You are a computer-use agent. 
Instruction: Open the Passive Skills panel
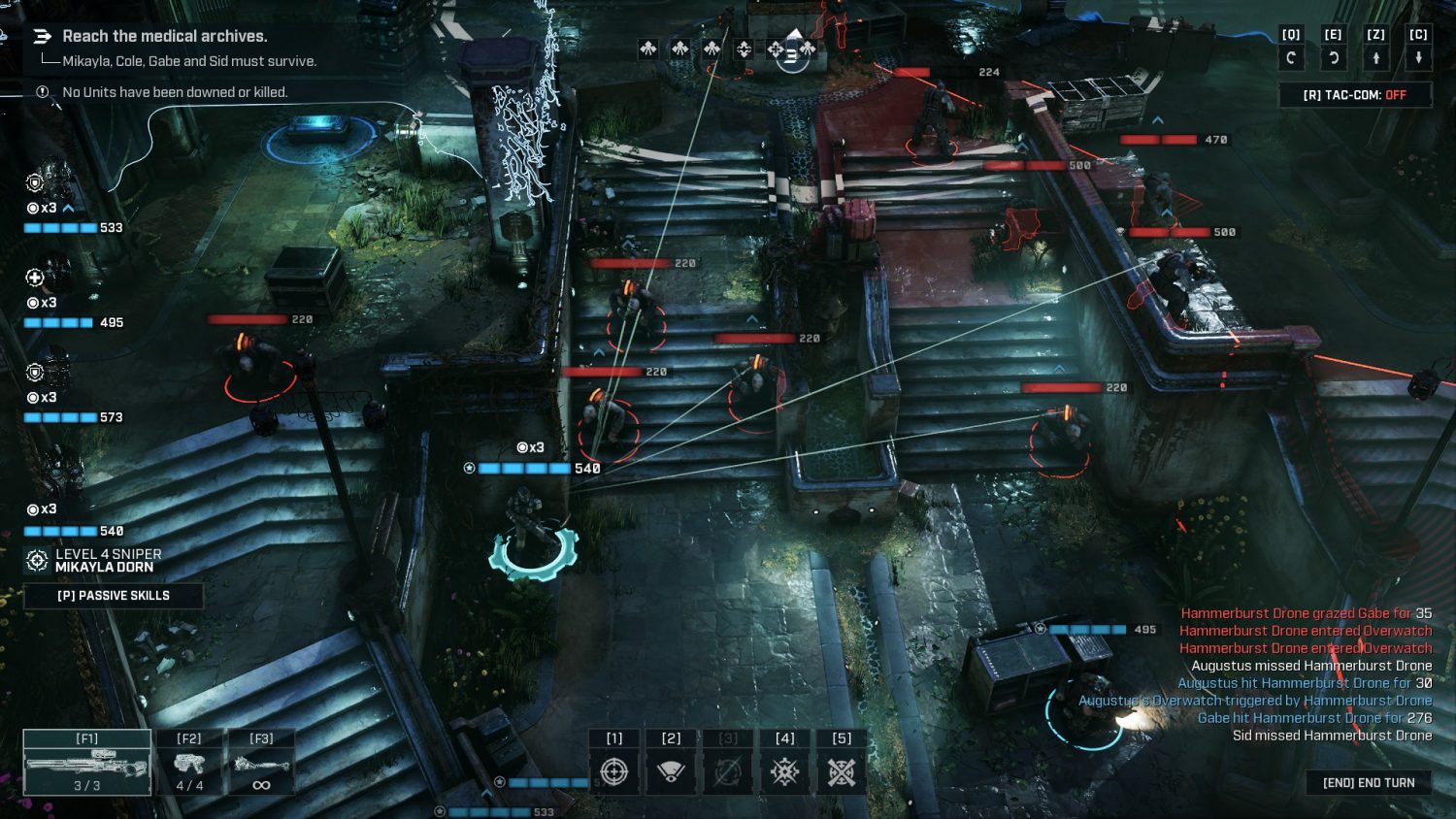point(114,596)
